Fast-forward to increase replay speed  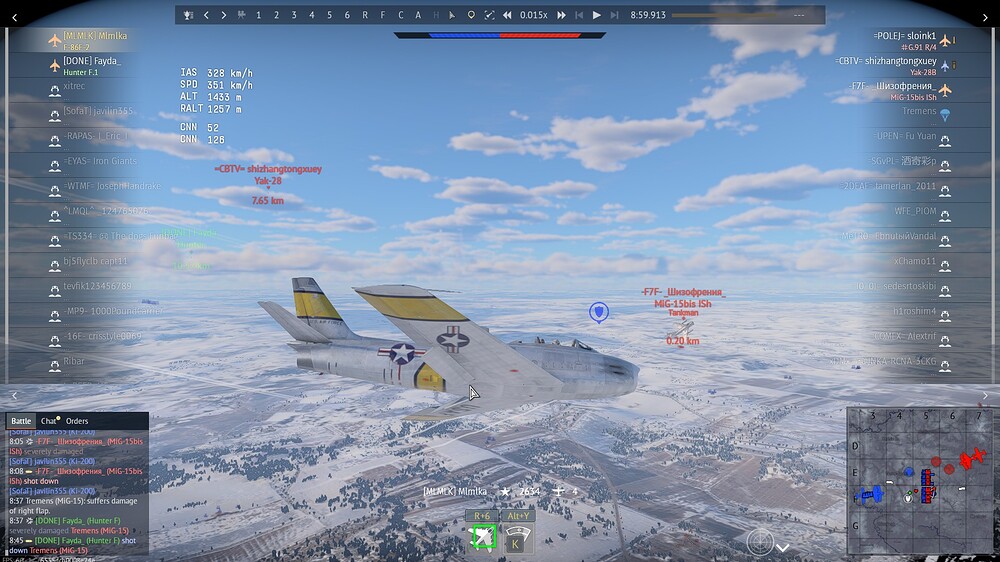(561, 15)
